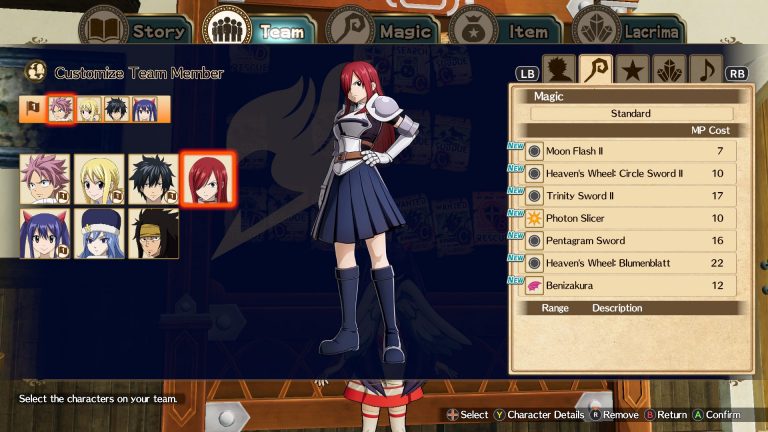This screenshot has height=432, width=768.
Task: Select Lucy's blonde portrait in roster
Action: 99,179
